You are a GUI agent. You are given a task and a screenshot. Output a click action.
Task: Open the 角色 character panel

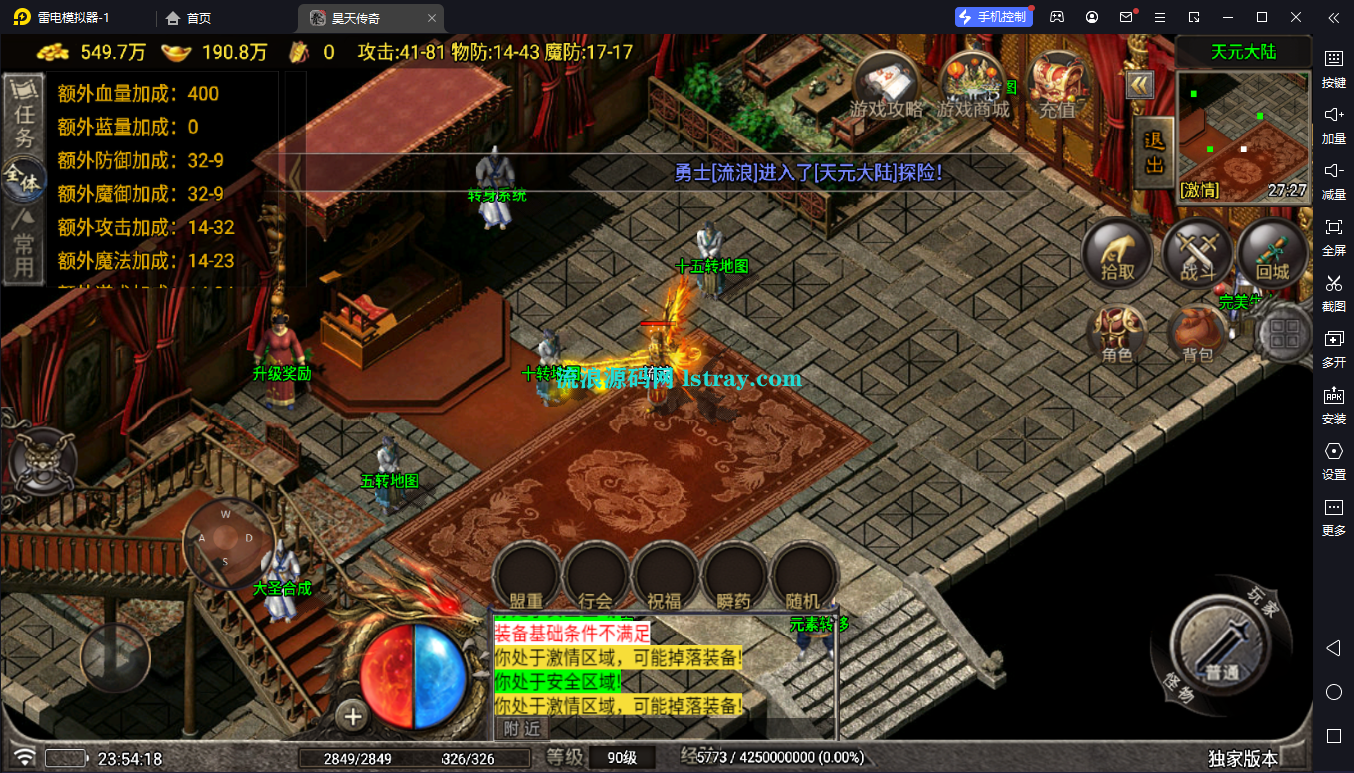1117,334
